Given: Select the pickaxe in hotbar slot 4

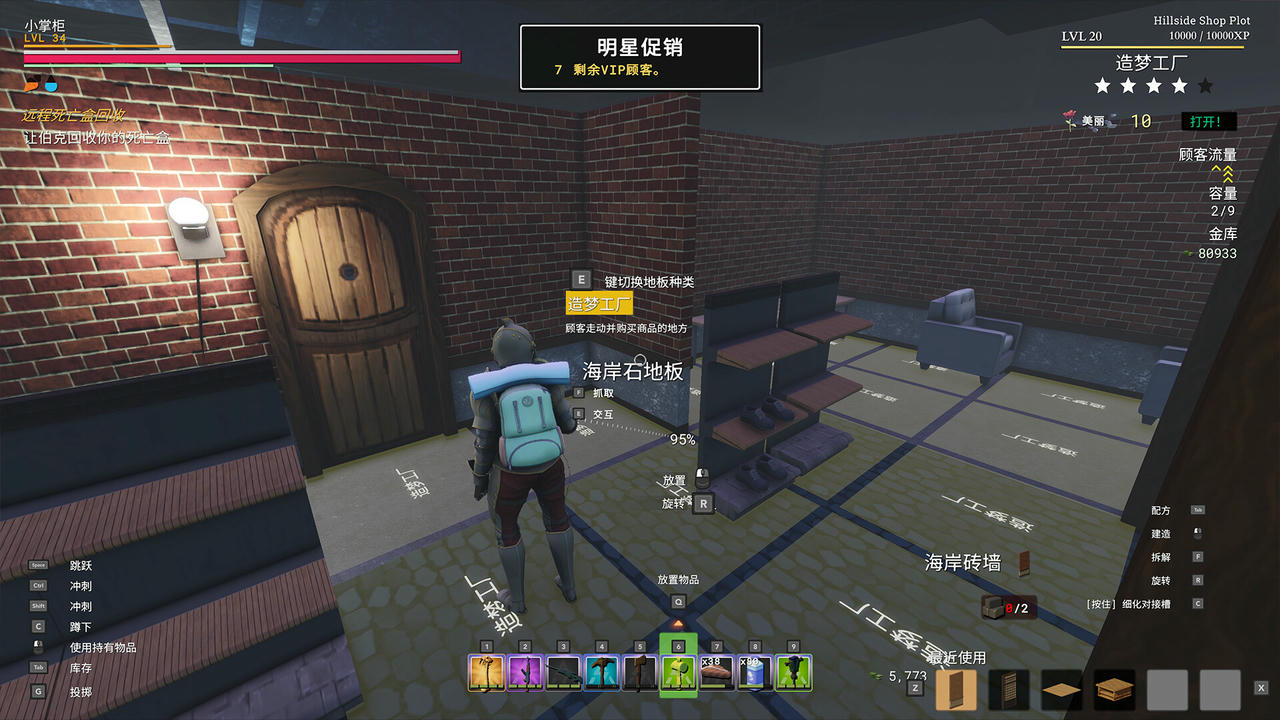Looking at the screenshot, I should coord(603,674).
